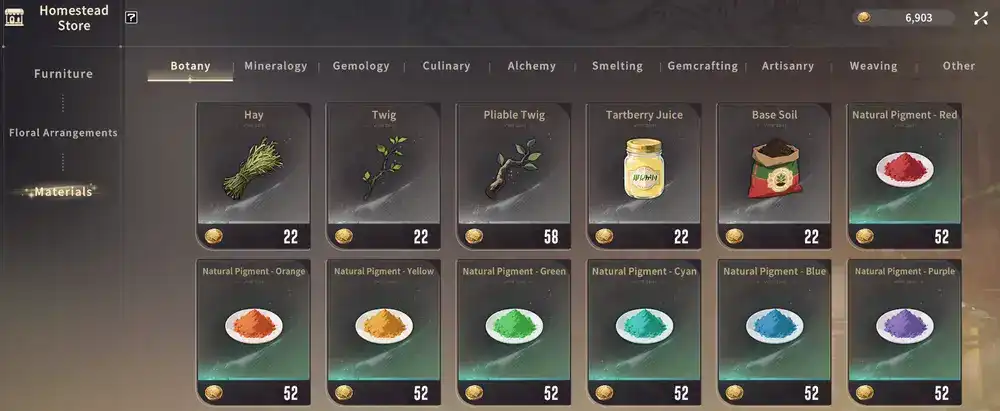Select the Gemcrafting tab

click(x=702, y=66)
